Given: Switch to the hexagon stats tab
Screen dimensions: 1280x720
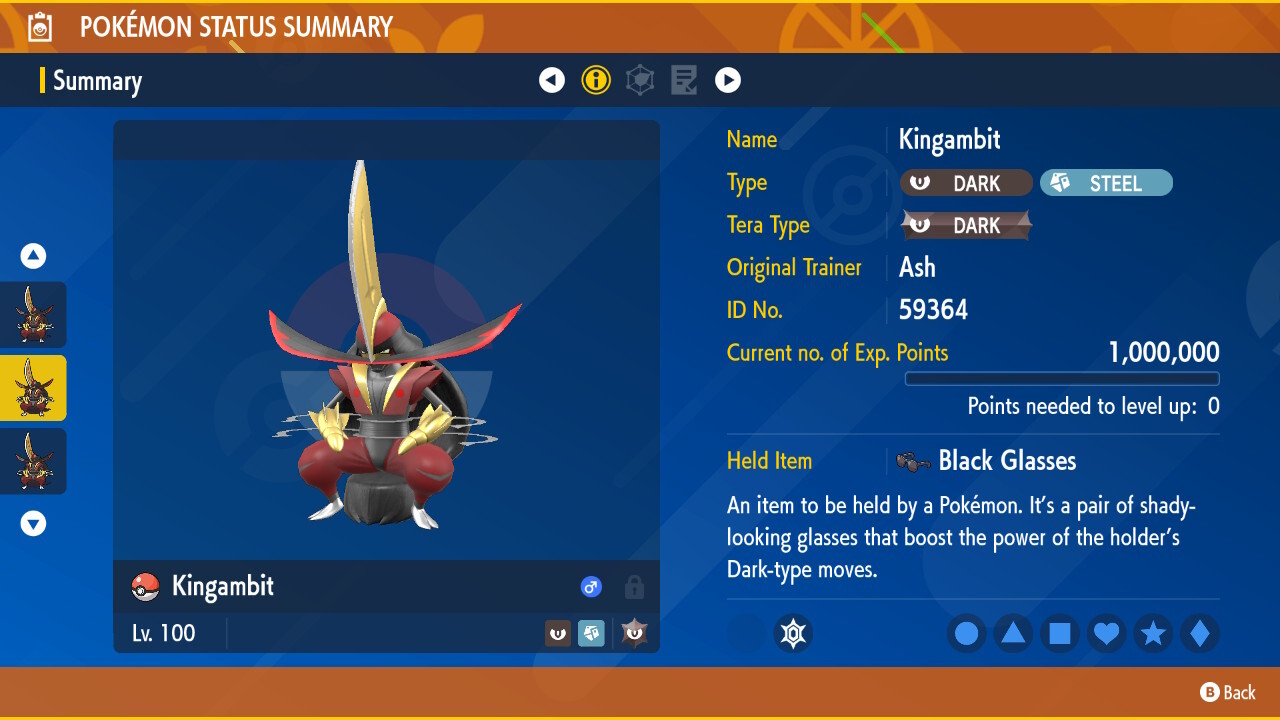Looking at the screenshot, I should [640, 80].
